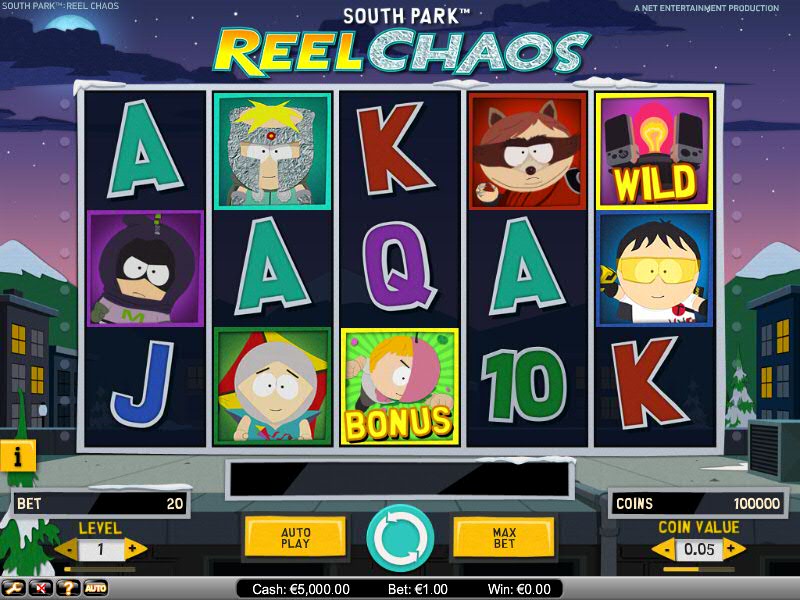This screenshot has height=600, width=800.
Task: Show help via question mark icon
Action: [68, 588]
